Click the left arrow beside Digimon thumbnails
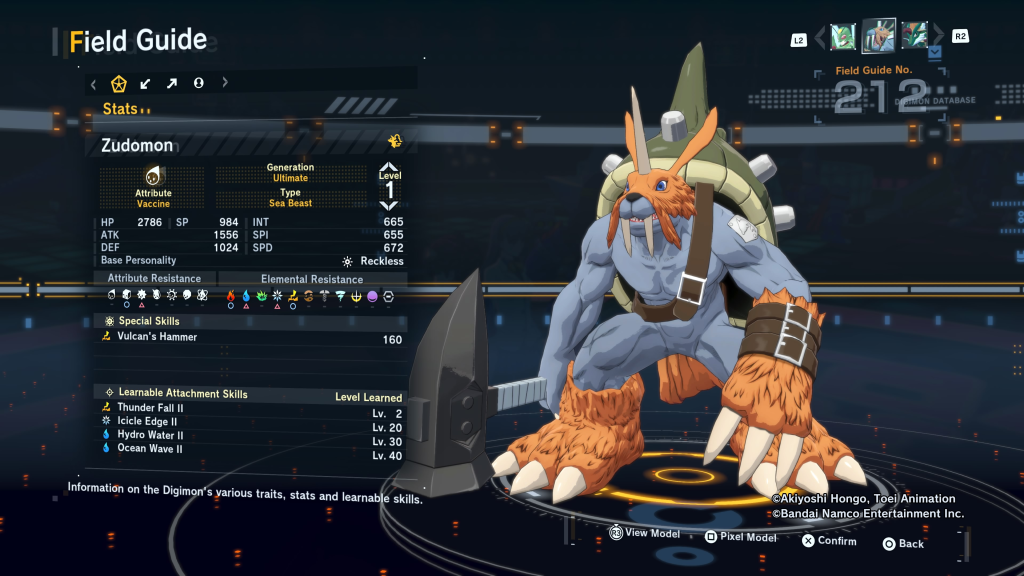This screenshot has height=576, width=1024. [821, 37]
